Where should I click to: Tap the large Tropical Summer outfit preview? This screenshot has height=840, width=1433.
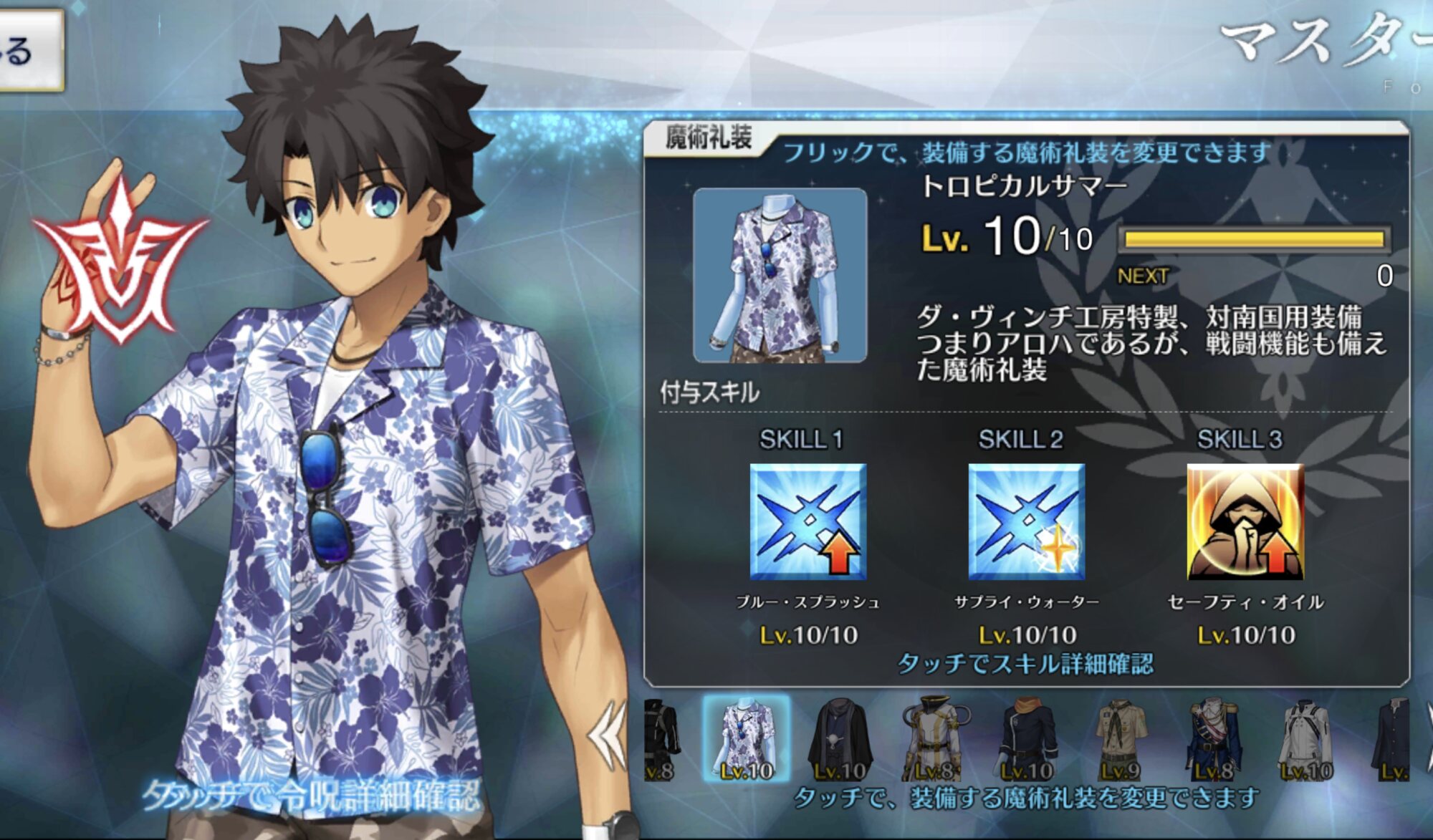coord(780,276)
